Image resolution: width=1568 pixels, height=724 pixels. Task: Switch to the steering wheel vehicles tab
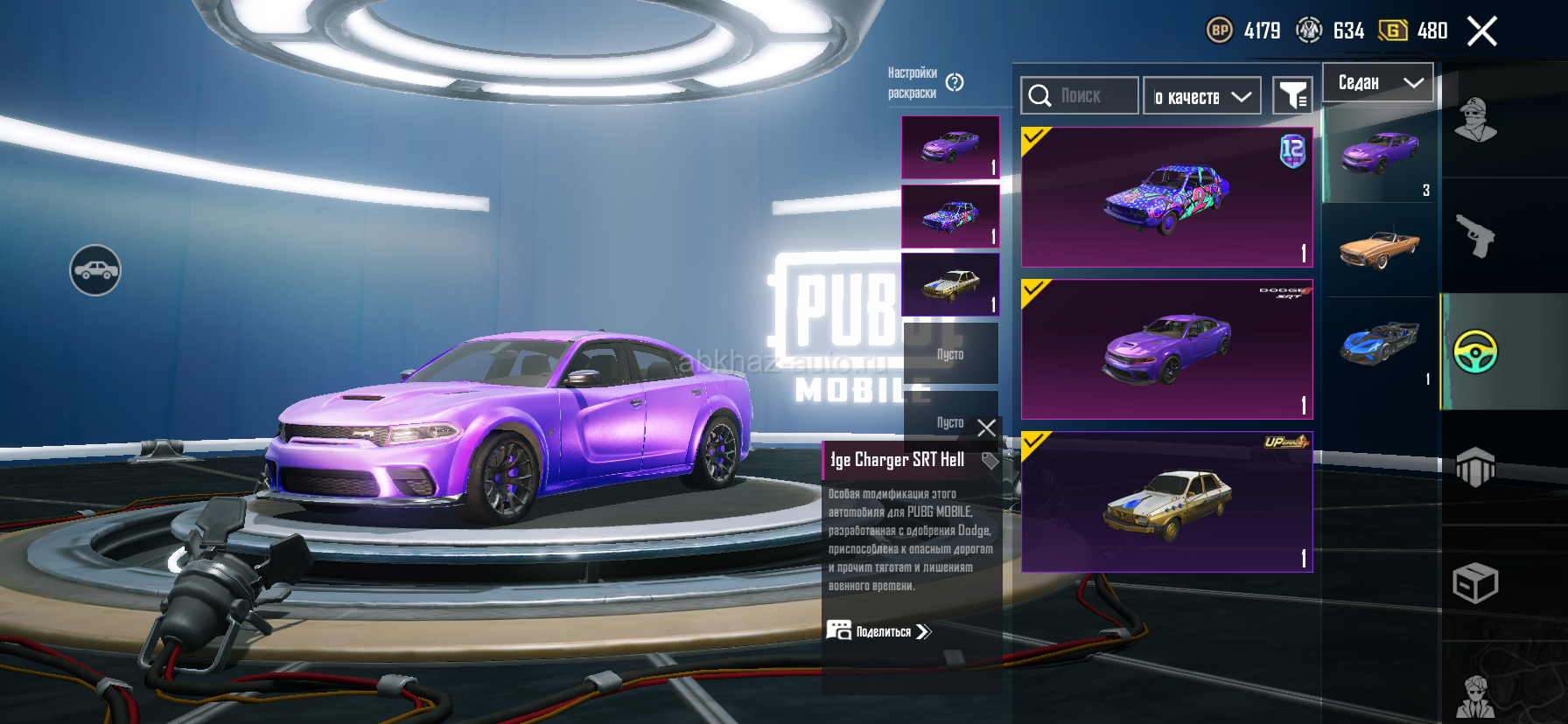pyautogui.click(x=1475, y=352)
